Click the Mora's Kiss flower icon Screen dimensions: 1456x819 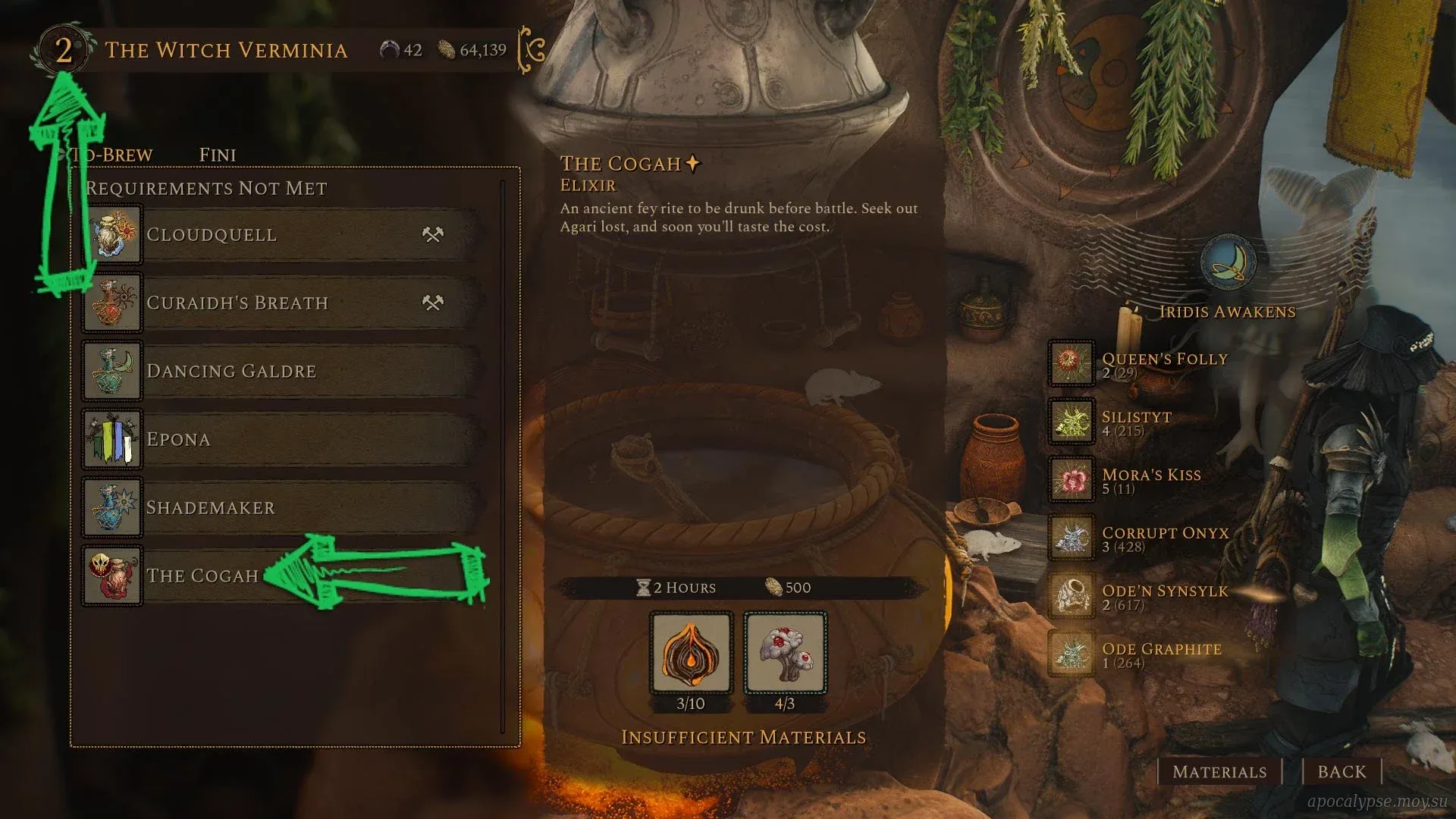(1071, 479)
